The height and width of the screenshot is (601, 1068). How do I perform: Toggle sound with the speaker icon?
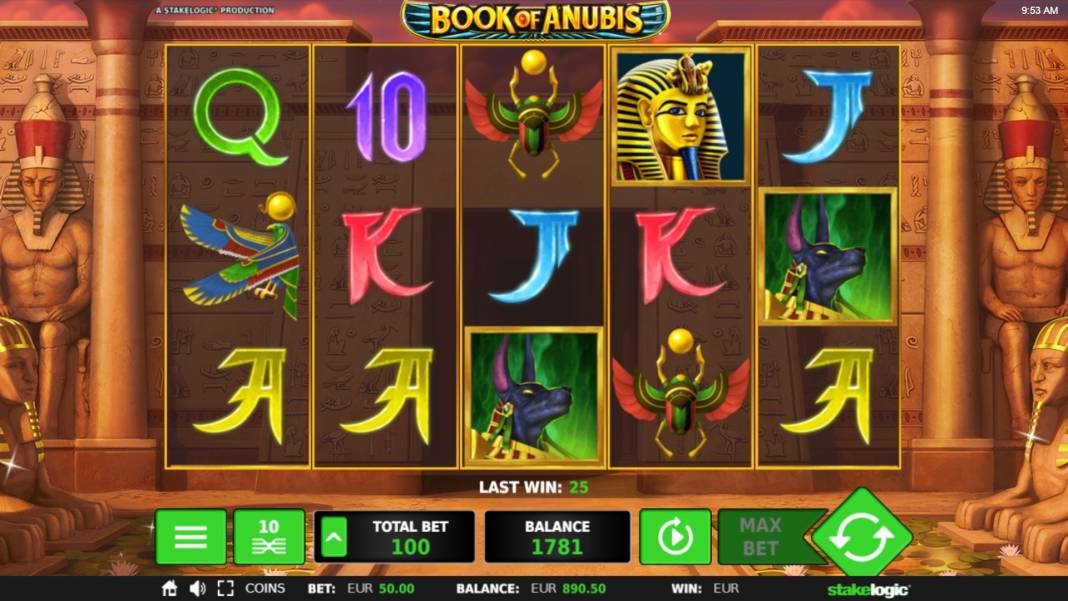click(x=197, y=589)
